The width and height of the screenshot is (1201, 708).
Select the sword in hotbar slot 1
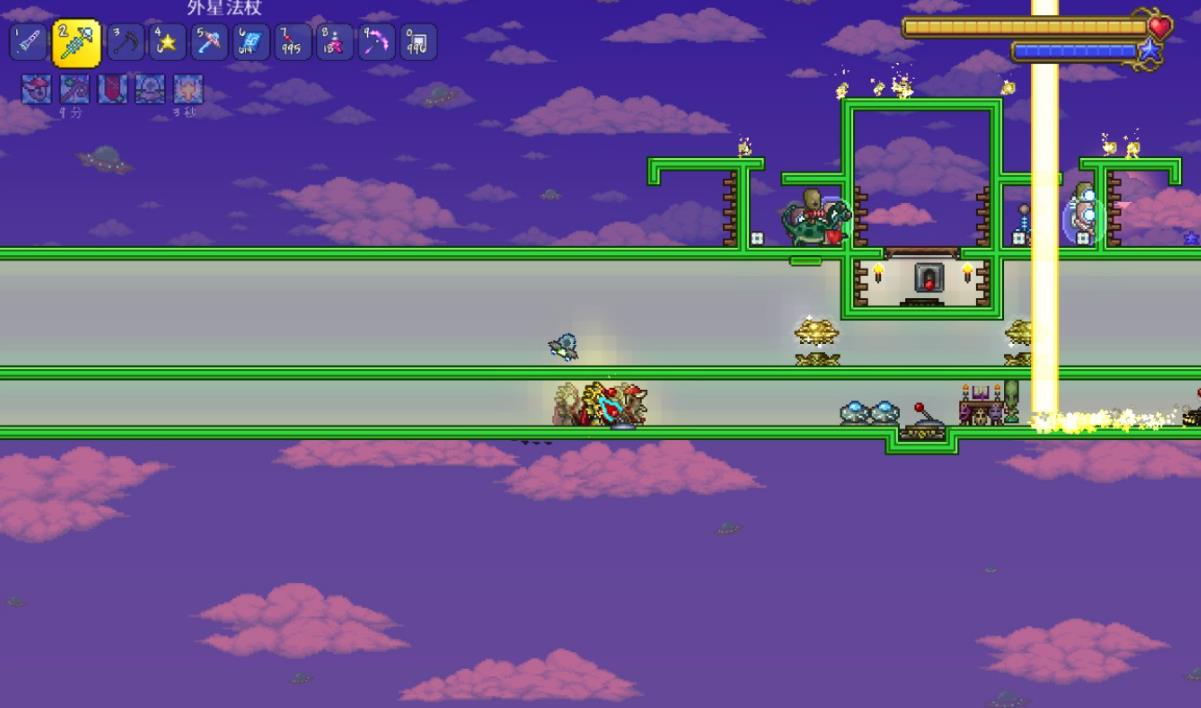point(28,42)
